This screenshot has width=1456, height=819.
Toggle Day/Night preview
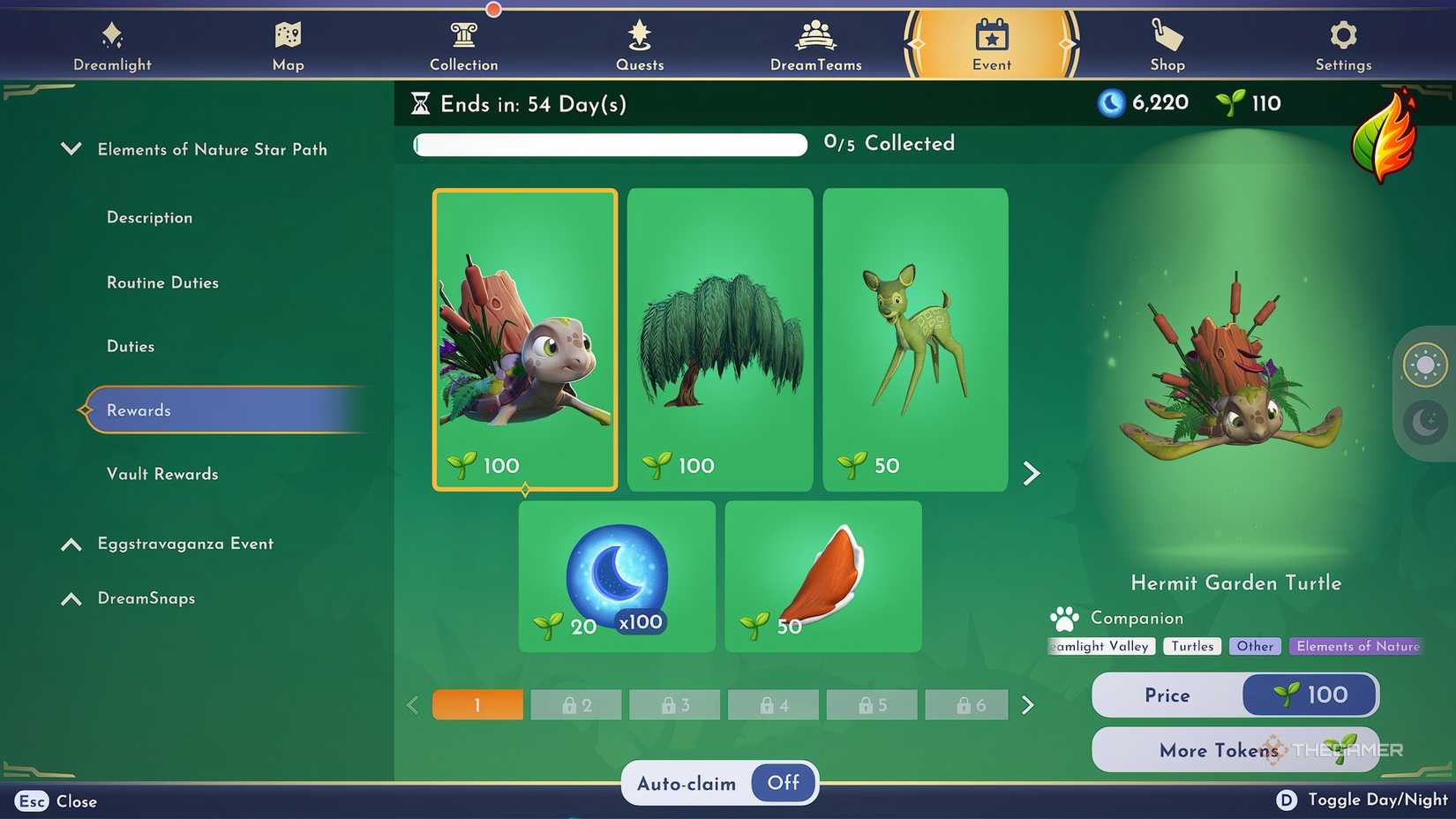pos(1287,800)
